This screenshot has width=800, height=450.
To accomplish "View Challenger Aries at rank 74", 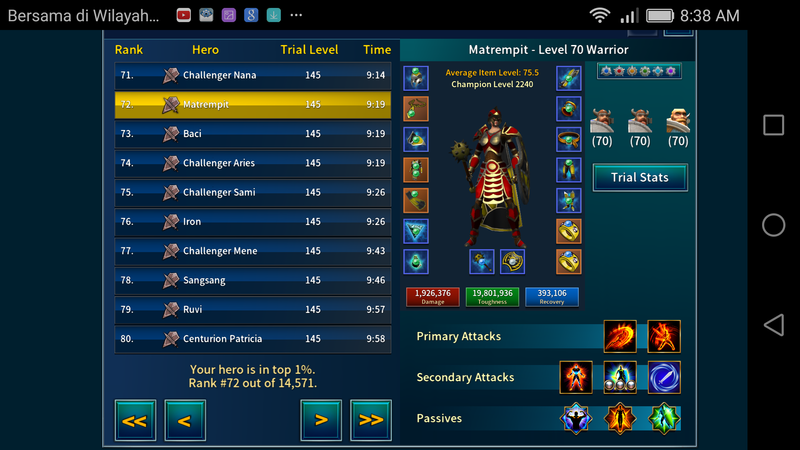I will 252,163.
